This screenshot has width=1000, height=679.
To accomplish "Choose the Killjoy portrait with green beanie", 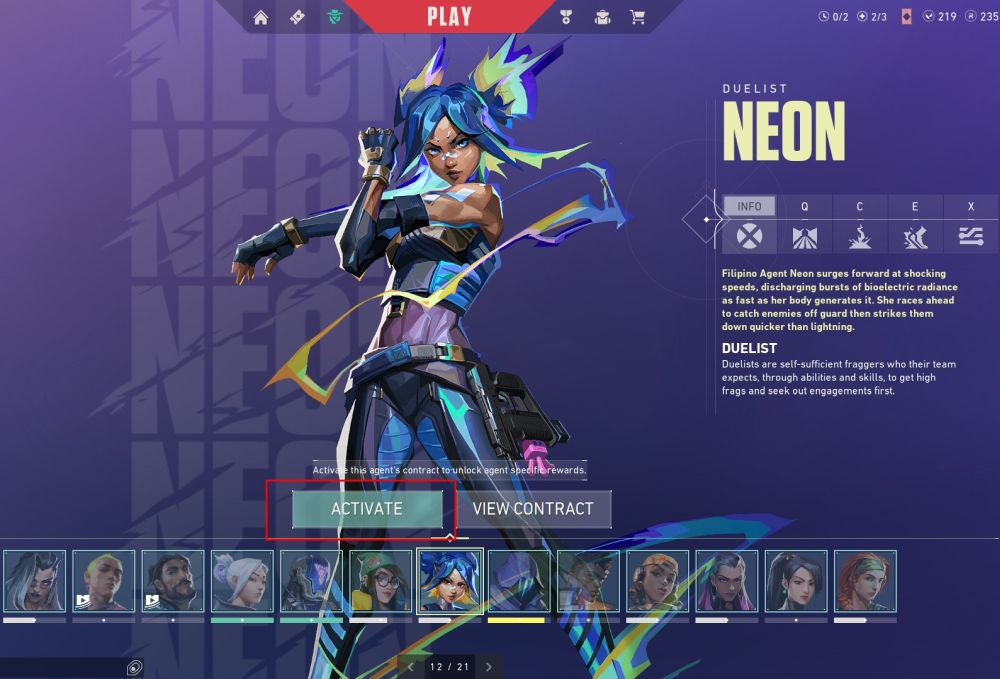I will click(x=381, y=581).
